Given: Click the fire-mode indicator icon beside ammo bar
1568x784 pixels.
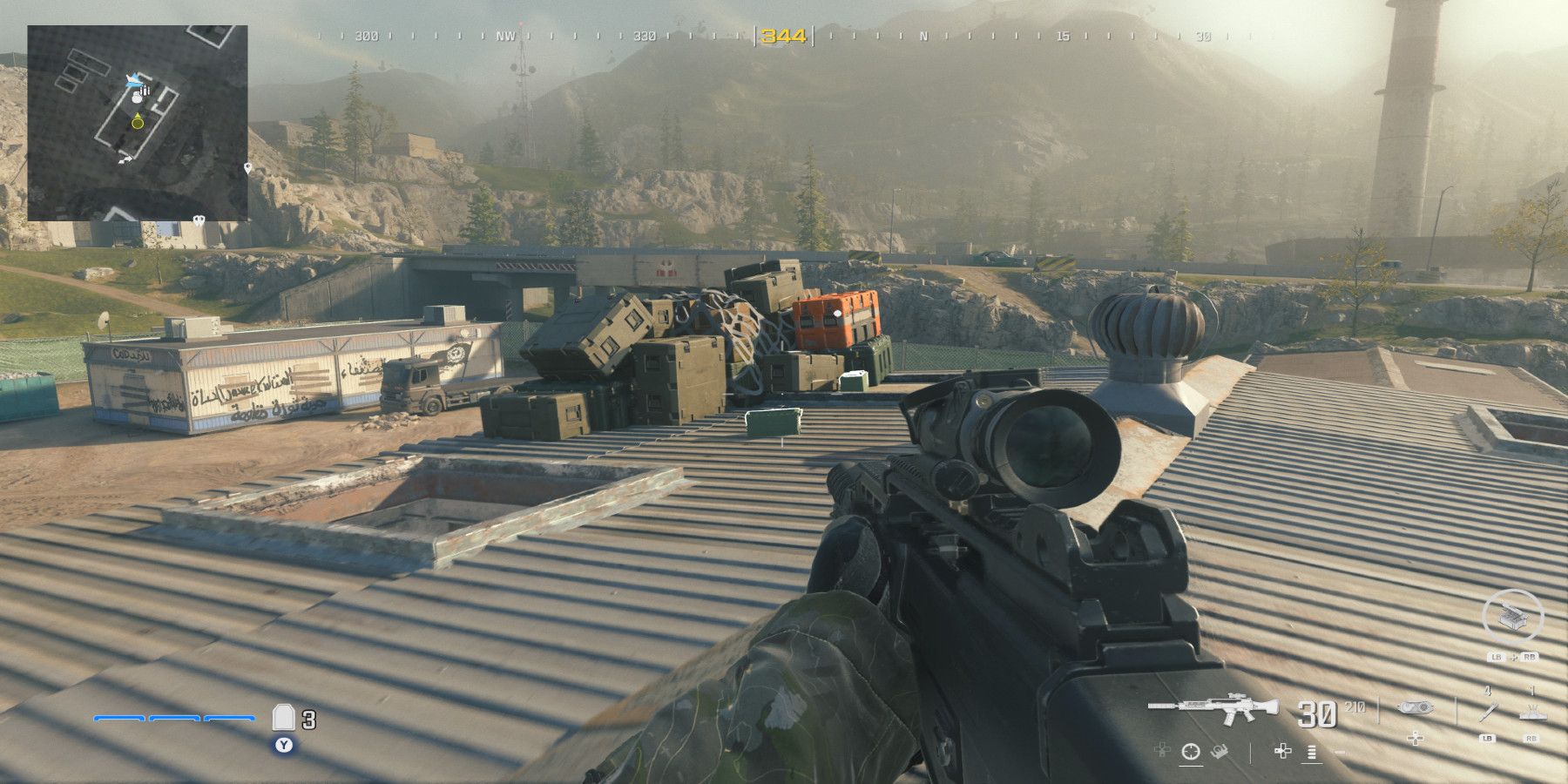Looking at the screenshot, I should (1311, 753).
